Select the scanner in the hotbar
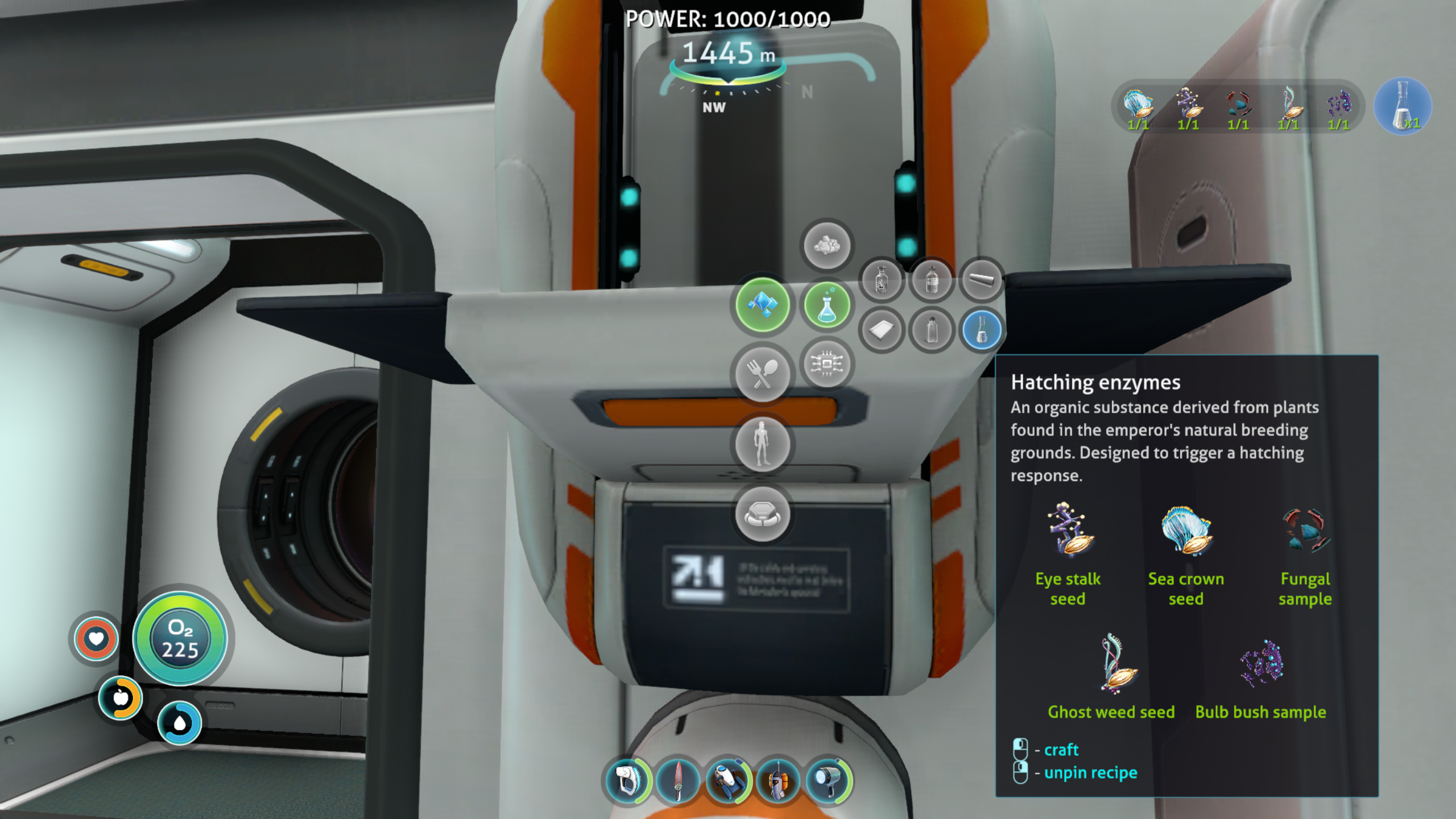Screen dimensions: 1456x819 point(627,780)
